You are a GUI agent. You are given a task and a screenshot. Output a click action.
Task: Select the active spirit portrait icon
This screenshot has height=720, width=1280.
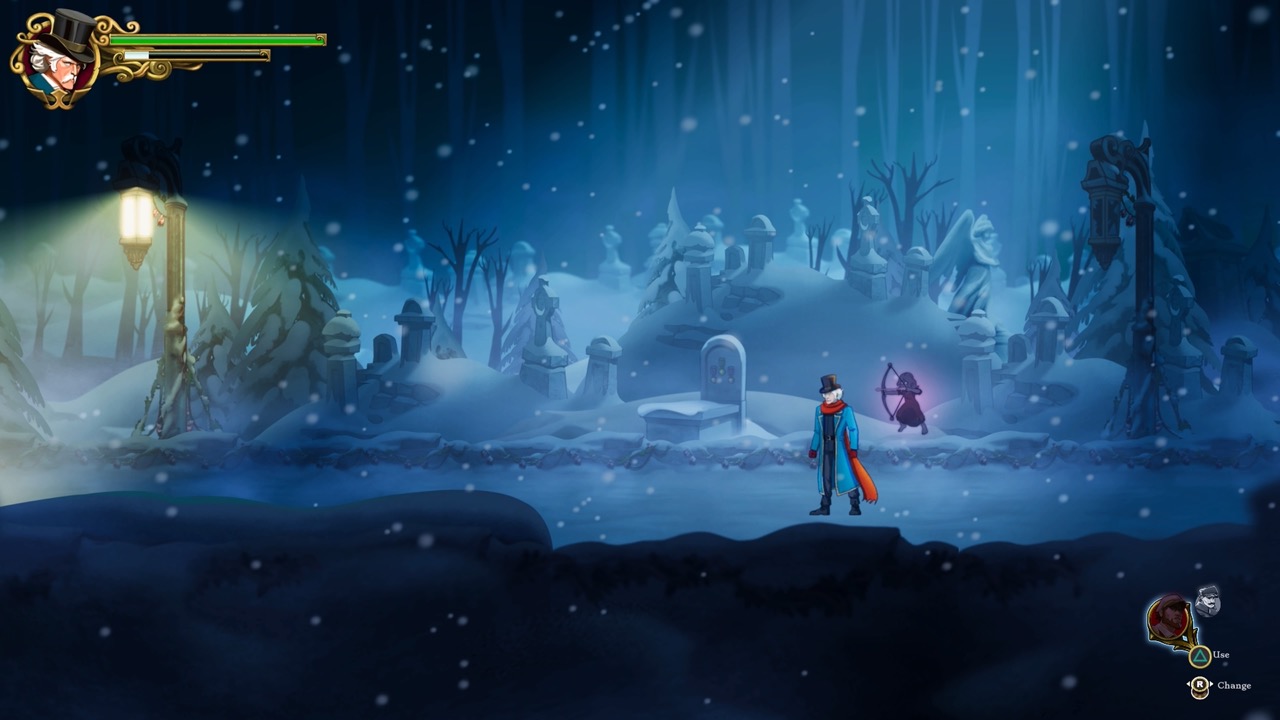click(x=1169, y=617)
